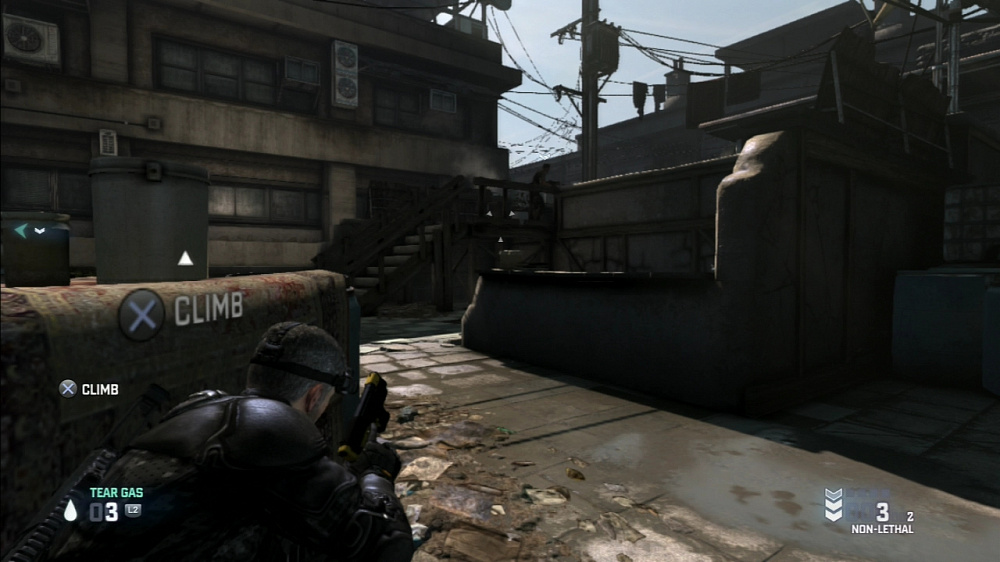The width and height of the screenshot is (1000, 562).
Task: Select the Non-Lethal weapon mode label
Action: tap(881, 529)
